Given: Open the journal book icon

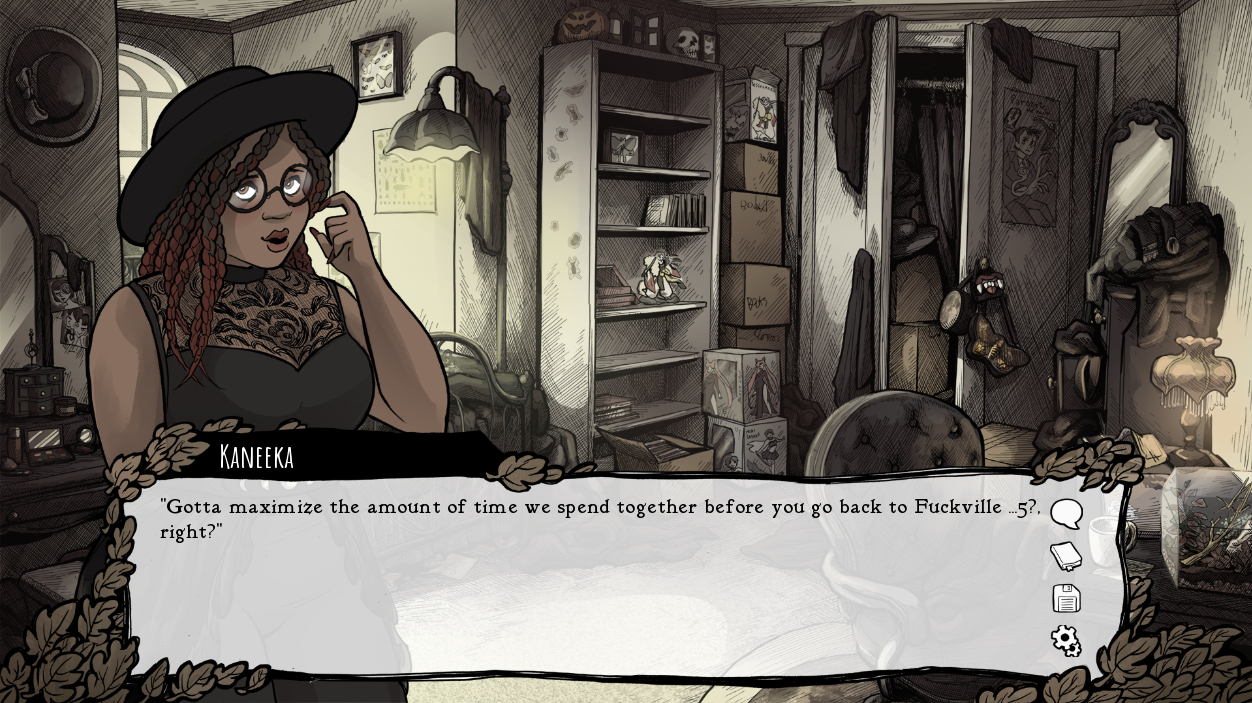Looking at the screenshot, I should tap(1066, 556).
